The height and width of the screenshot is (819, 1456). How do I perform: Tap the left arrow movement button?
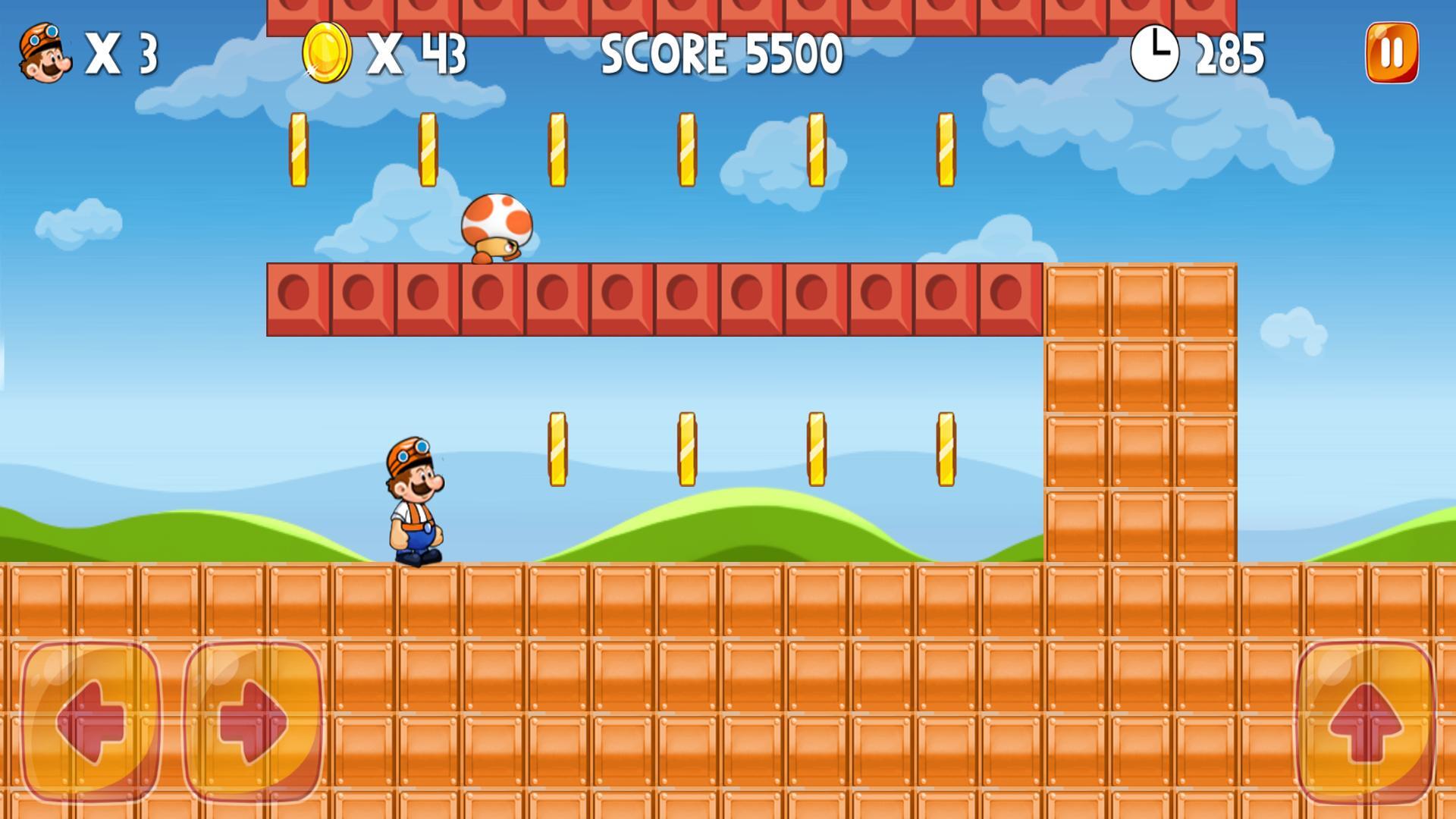tap(91, 721)
